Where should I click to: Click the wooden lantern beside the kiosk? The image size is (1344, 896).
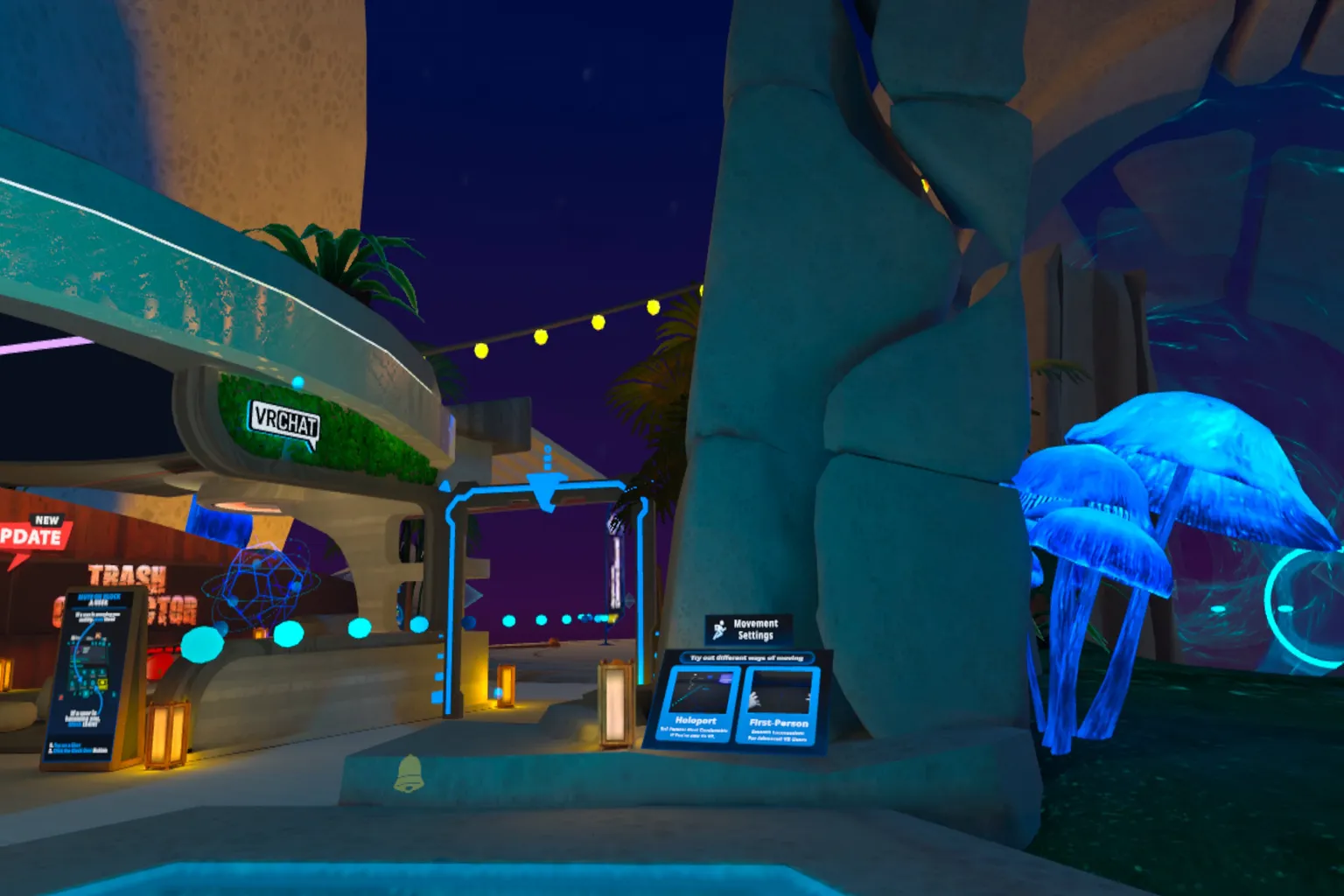167,735
